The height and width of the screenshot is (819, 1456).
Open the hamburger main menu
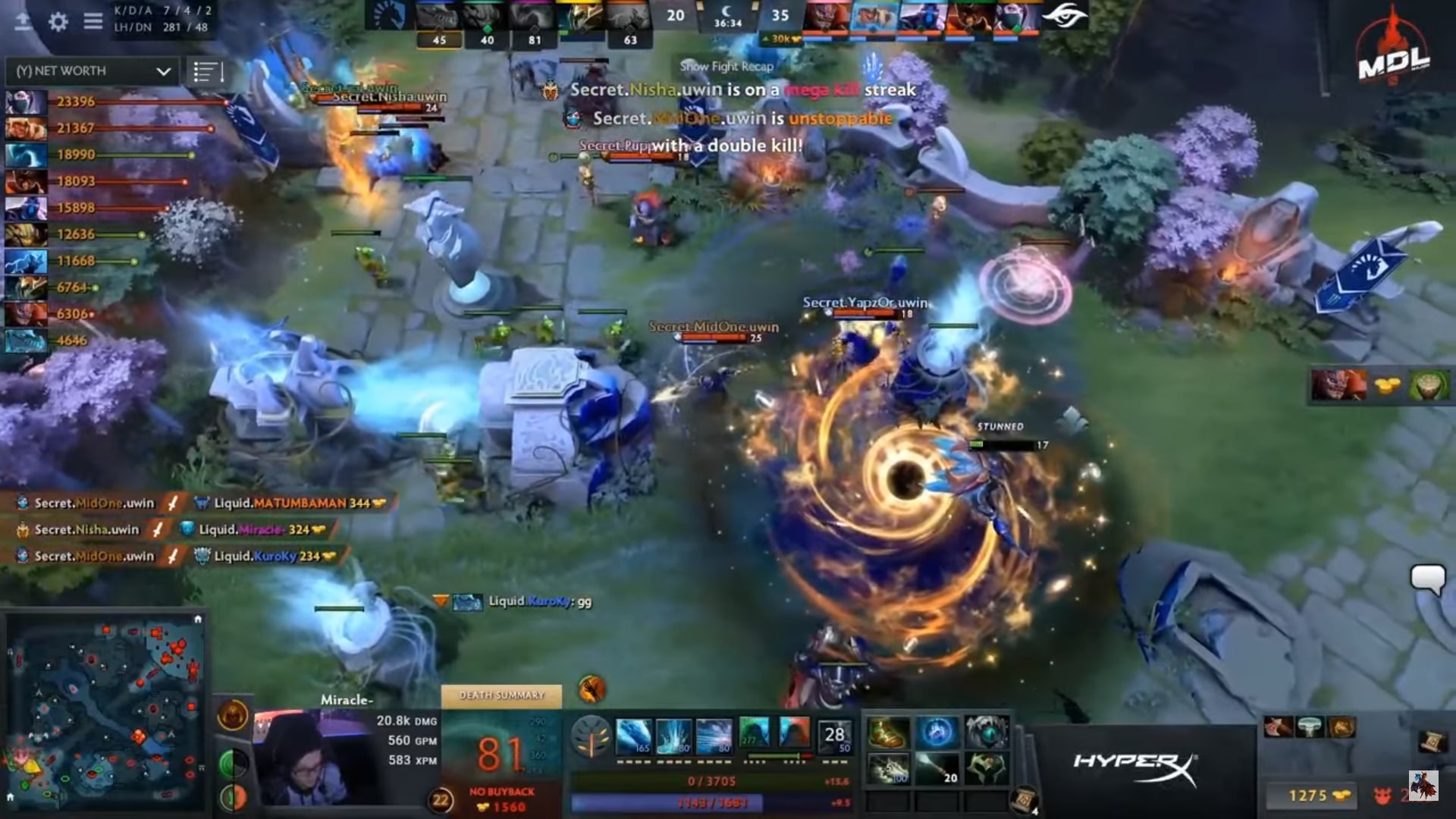(93, 21)
